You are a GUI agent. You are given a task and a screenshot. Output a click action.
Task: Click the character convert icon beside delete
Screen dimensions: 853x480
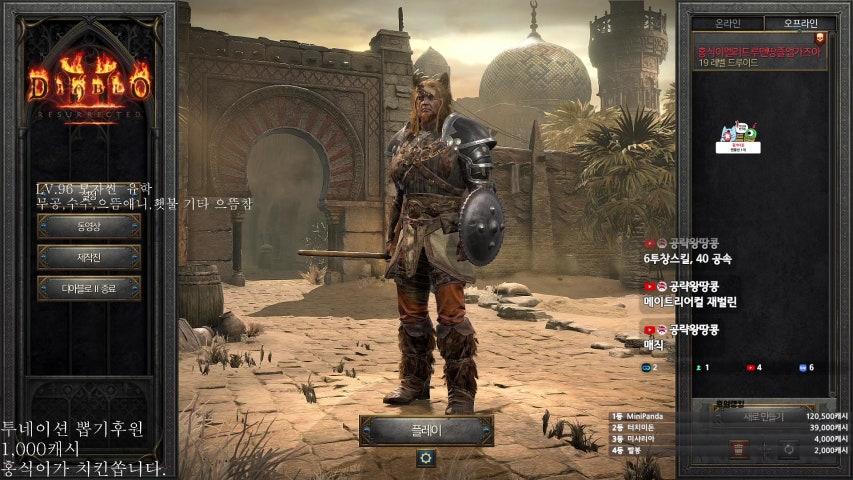(x=788, y=449)
